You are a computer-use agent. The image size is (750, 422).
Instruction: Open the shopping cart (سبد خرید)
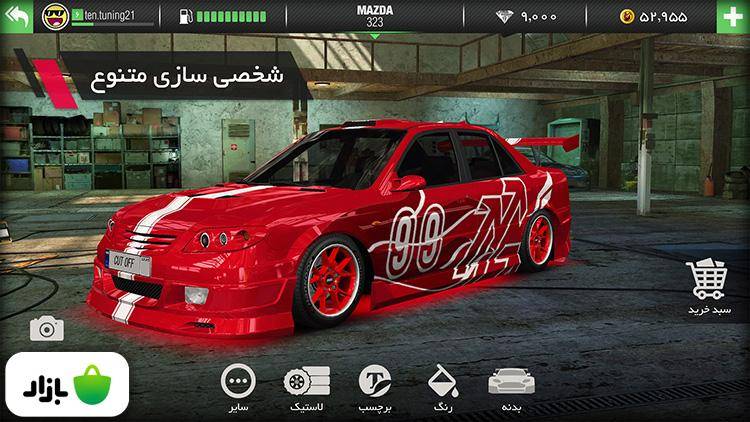pos(709,285)
